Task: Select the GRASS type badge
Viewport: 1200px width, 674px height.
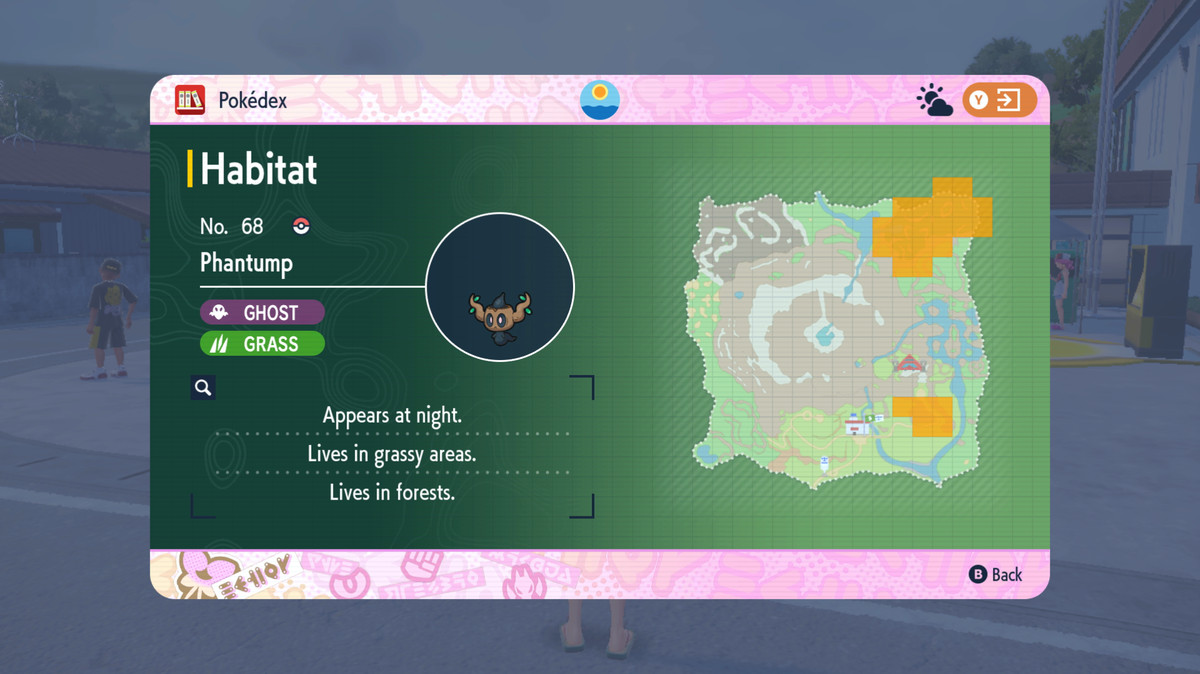Action: tap(262, 344)
